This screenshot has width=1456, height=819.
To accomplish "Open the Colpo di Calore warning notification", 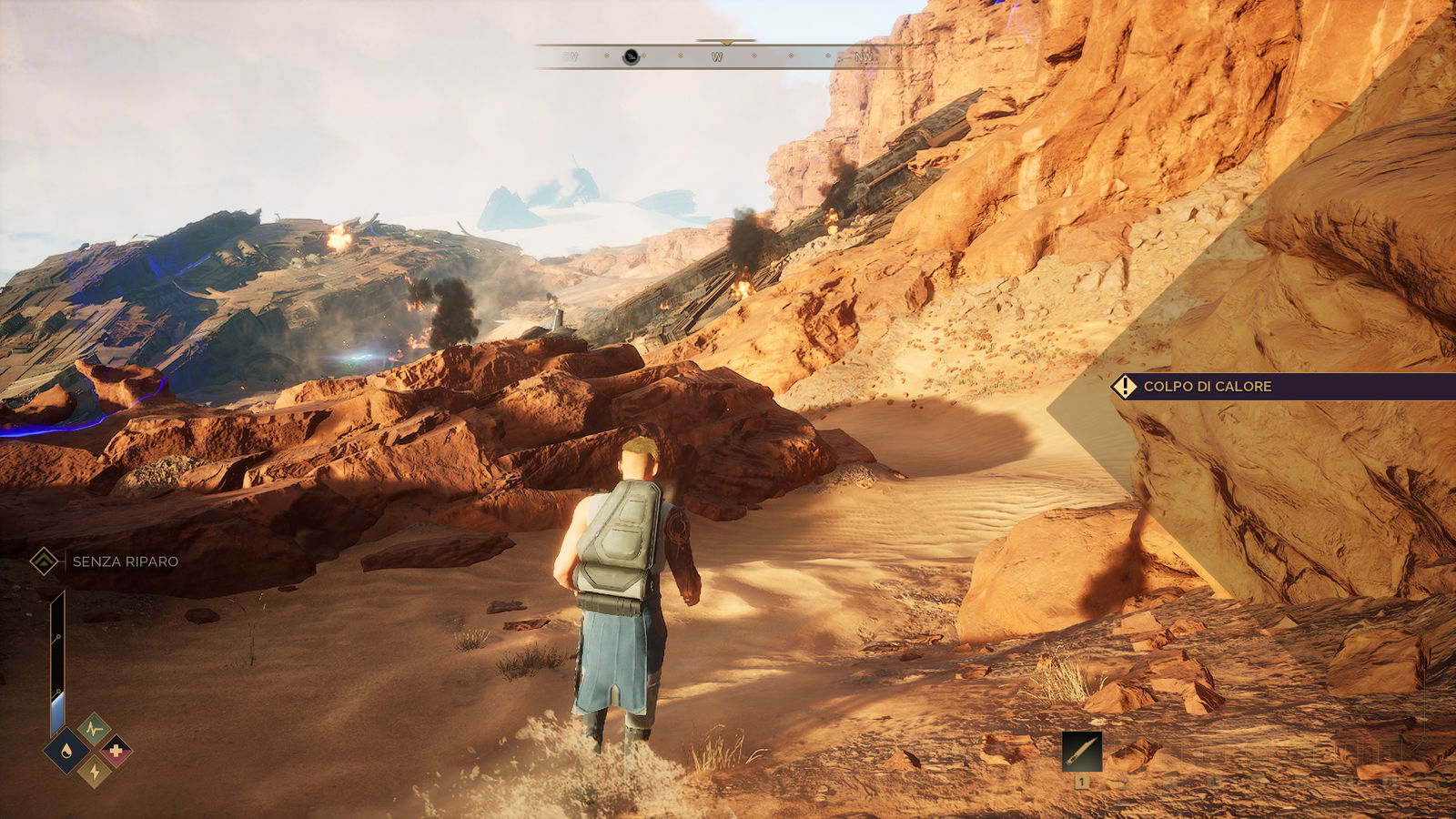I will (x=1207, y=387).
